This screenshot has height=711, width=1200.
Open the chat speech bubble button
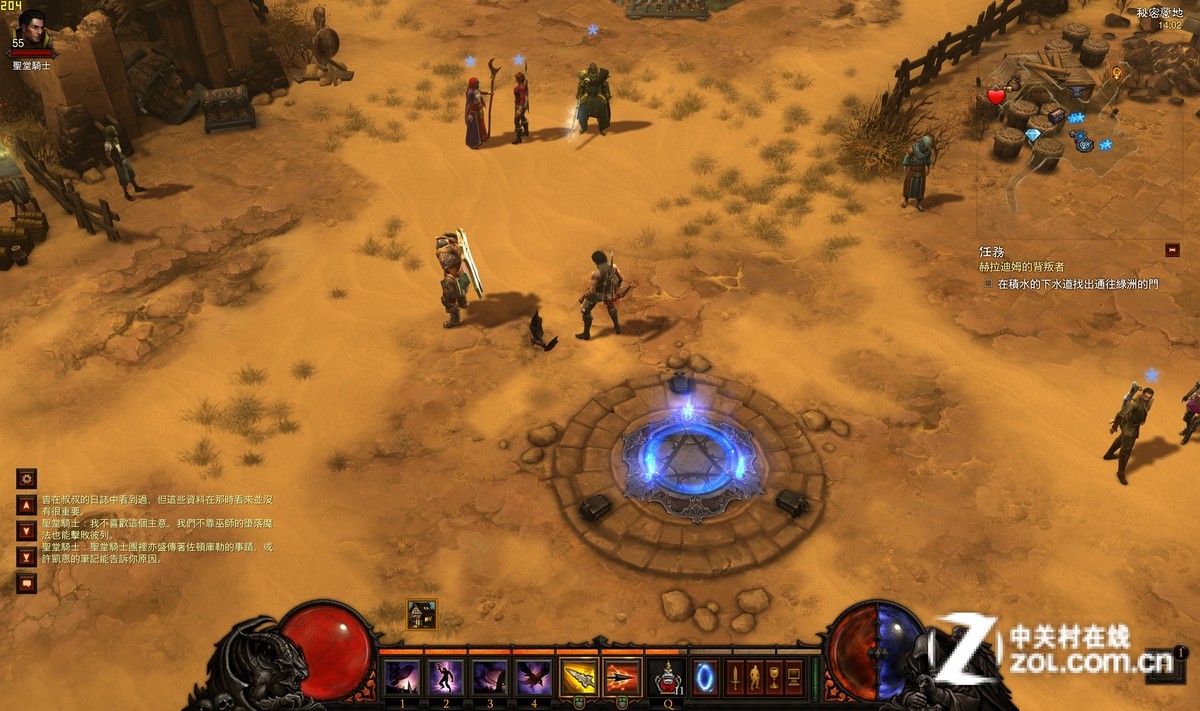[x=27, y=583]
